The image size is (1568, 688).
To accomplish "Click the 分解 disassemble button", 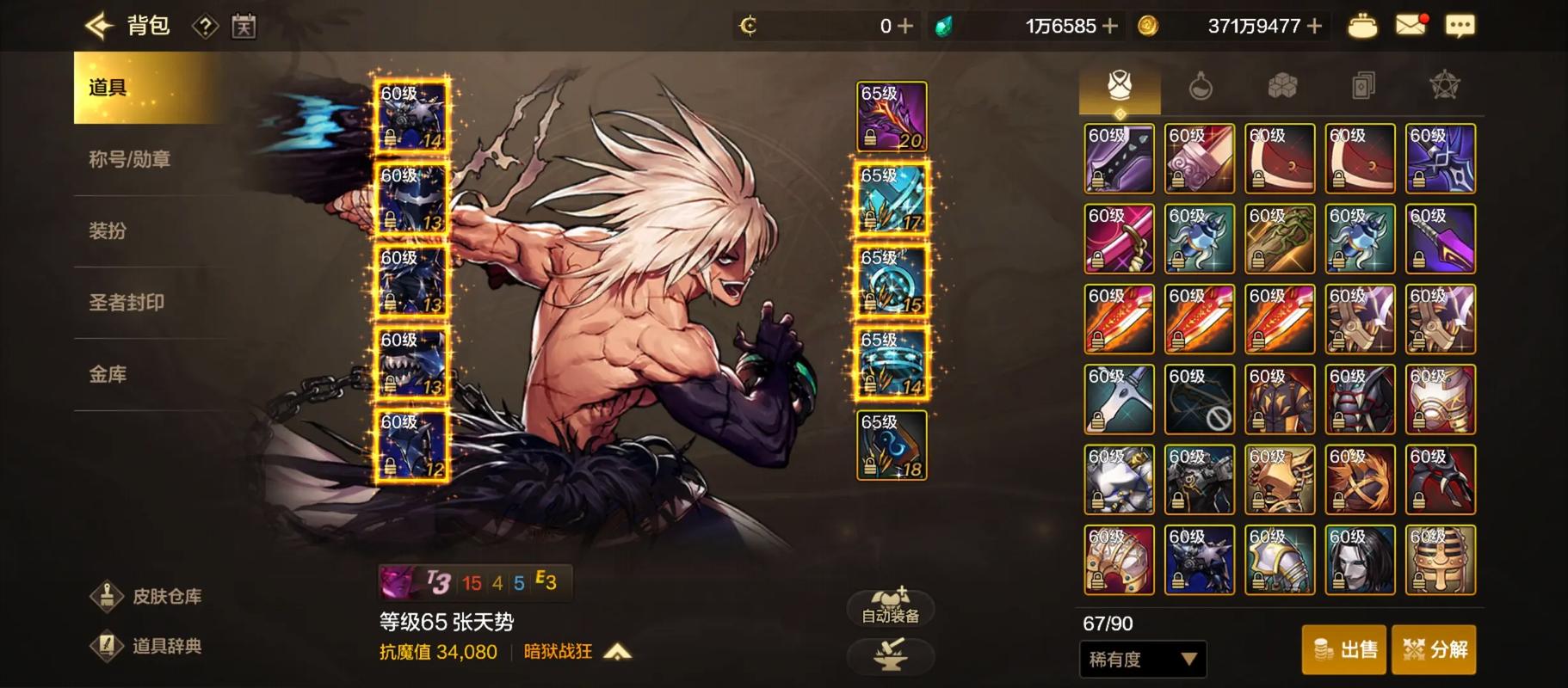I will tap(1434, 649).
